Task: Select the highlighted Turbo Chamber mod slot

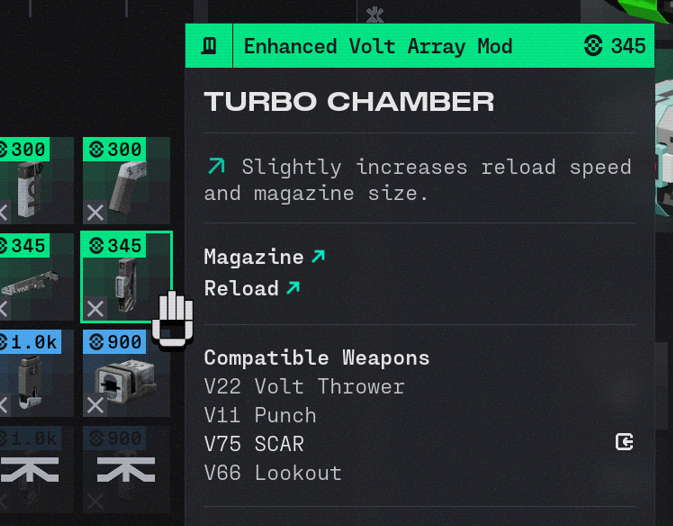Action: tap(126, 277)
